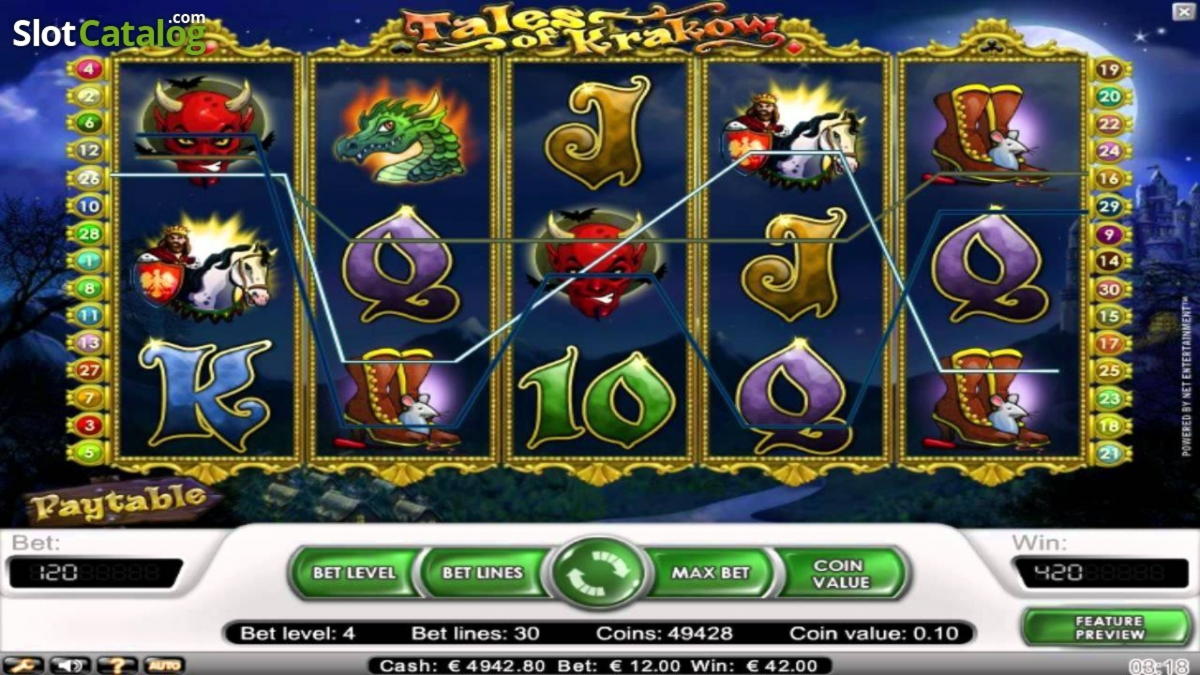Toggle sound with the speaker icon
The image size is (1200, 675).
[x=69, y=665]
